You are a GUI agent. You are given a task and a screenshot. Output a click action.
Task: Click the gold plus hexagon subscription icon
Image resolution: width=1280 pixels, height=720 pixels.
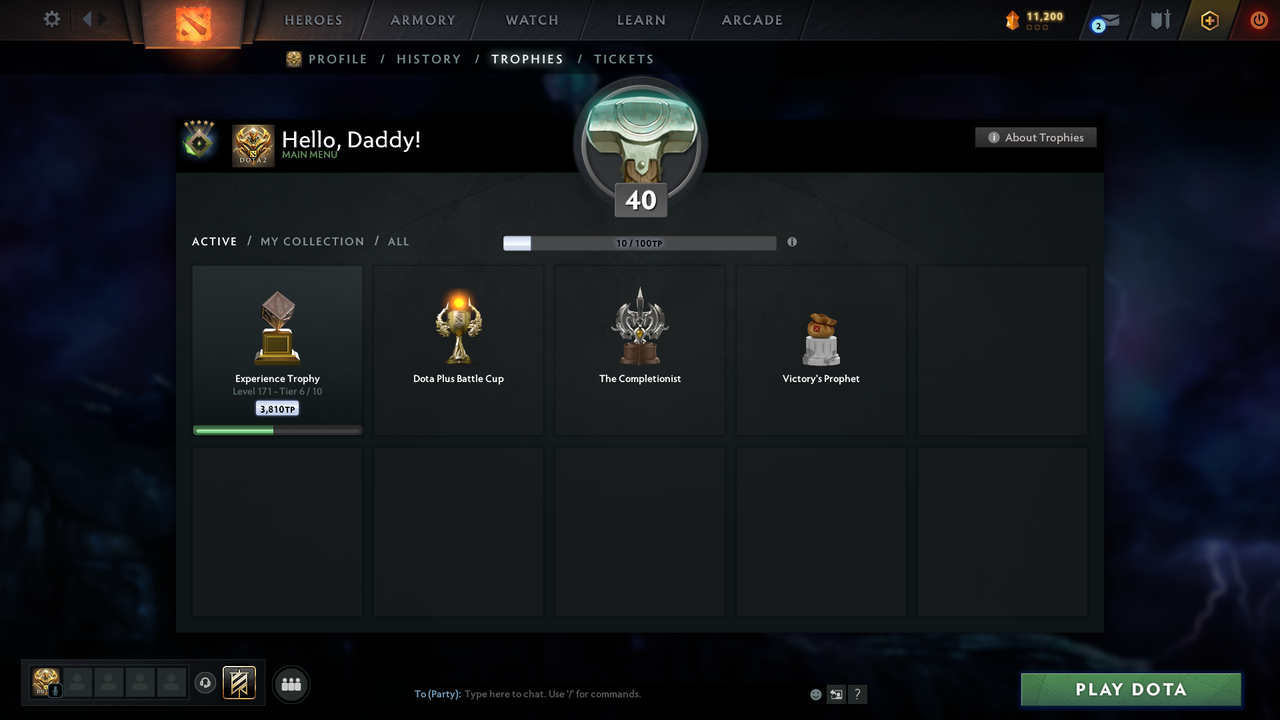(1209, 20)
